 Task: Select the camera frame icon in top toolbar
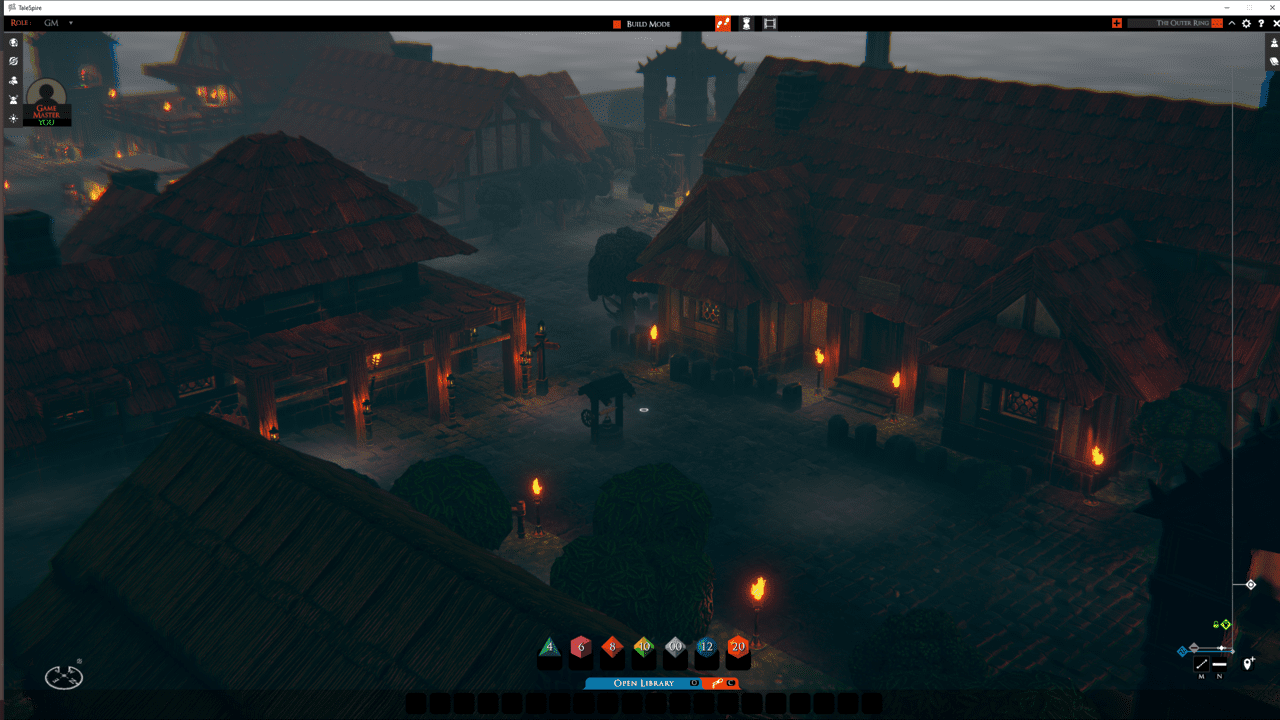click(x=769, y=22)
